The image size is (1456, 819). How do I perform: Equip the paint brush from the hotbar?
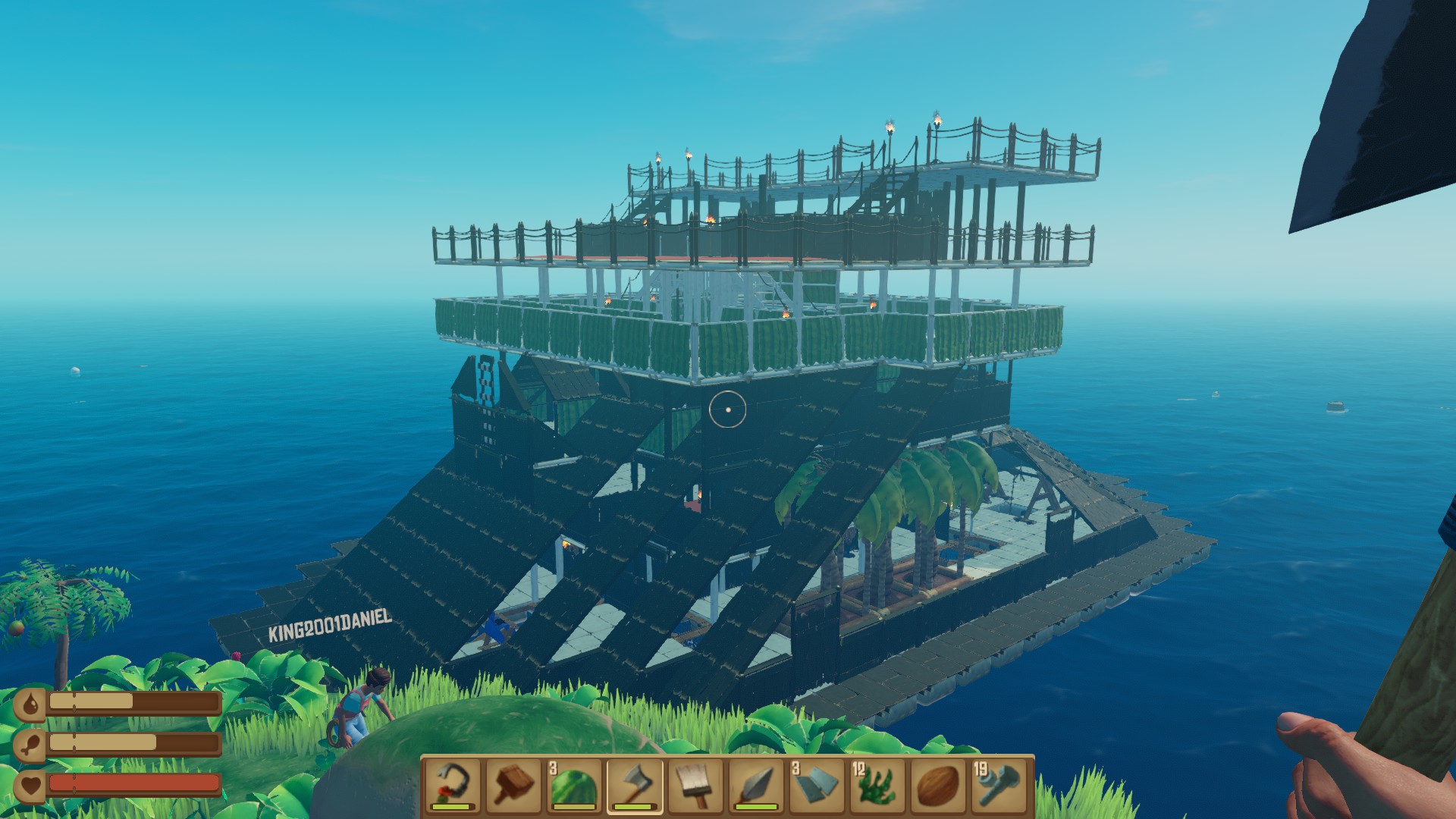[695, 785]
